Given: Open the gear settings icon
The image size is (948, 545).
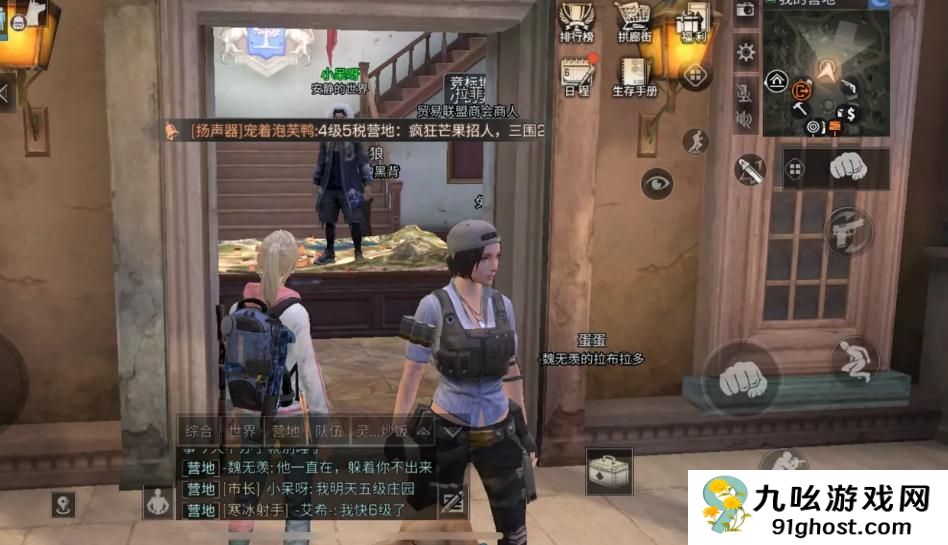Looking at the screenshot, I should pyautogui.click(x=745, y=53).
